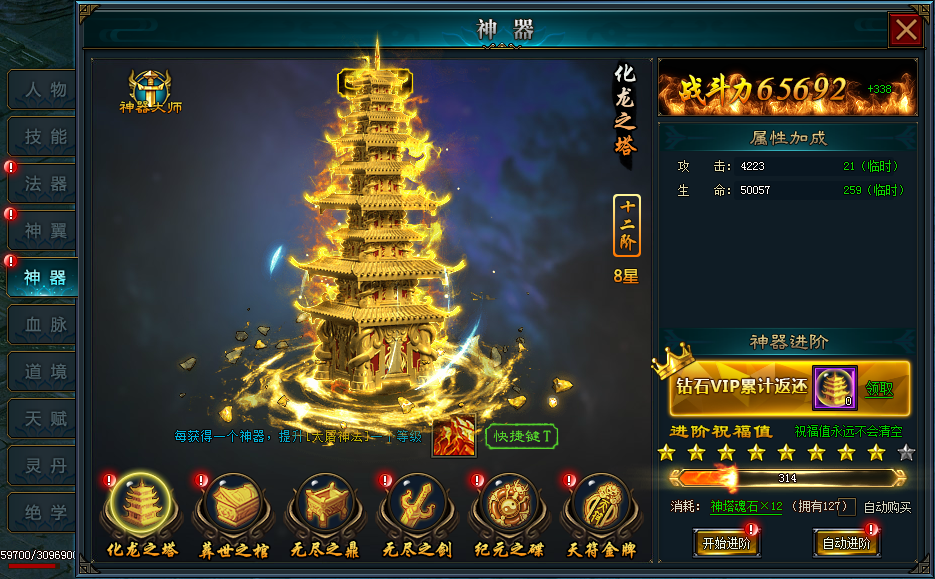Select the 法器 tab
Viewport: 935px width, 579px height.
click(x=44, y=184)
